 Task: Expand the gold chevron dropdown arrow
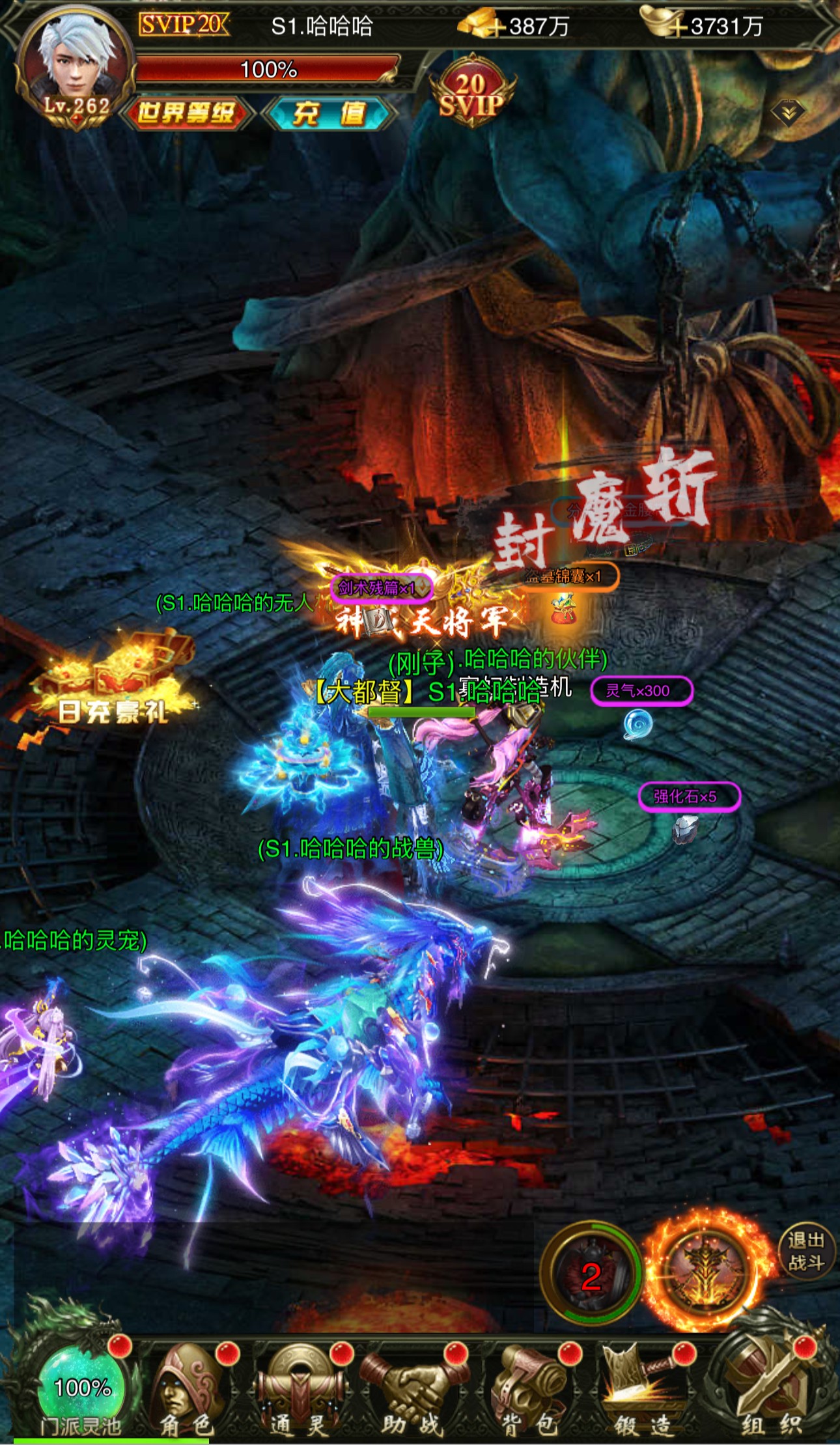pyautogui.click(x=788, y=113)
